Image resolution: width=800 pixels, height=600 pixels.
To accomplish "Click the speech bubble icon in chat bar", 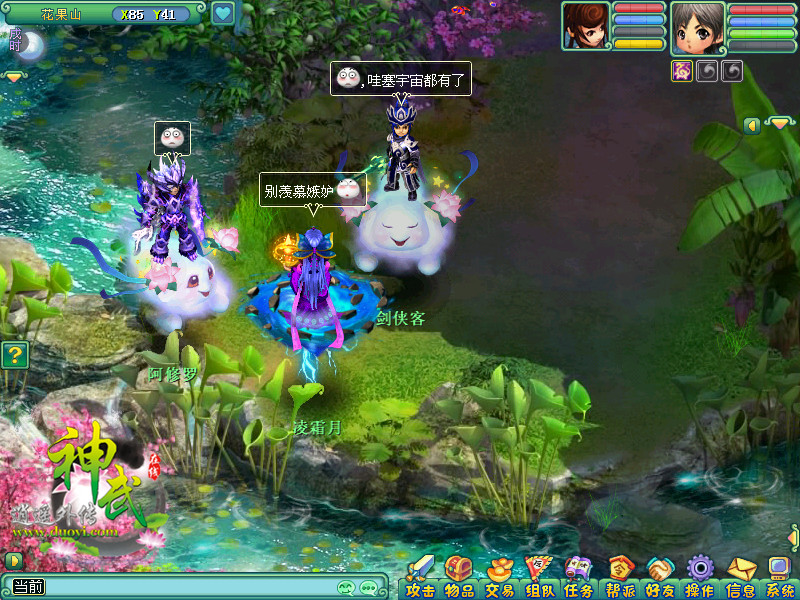I will tap(368, 588).
